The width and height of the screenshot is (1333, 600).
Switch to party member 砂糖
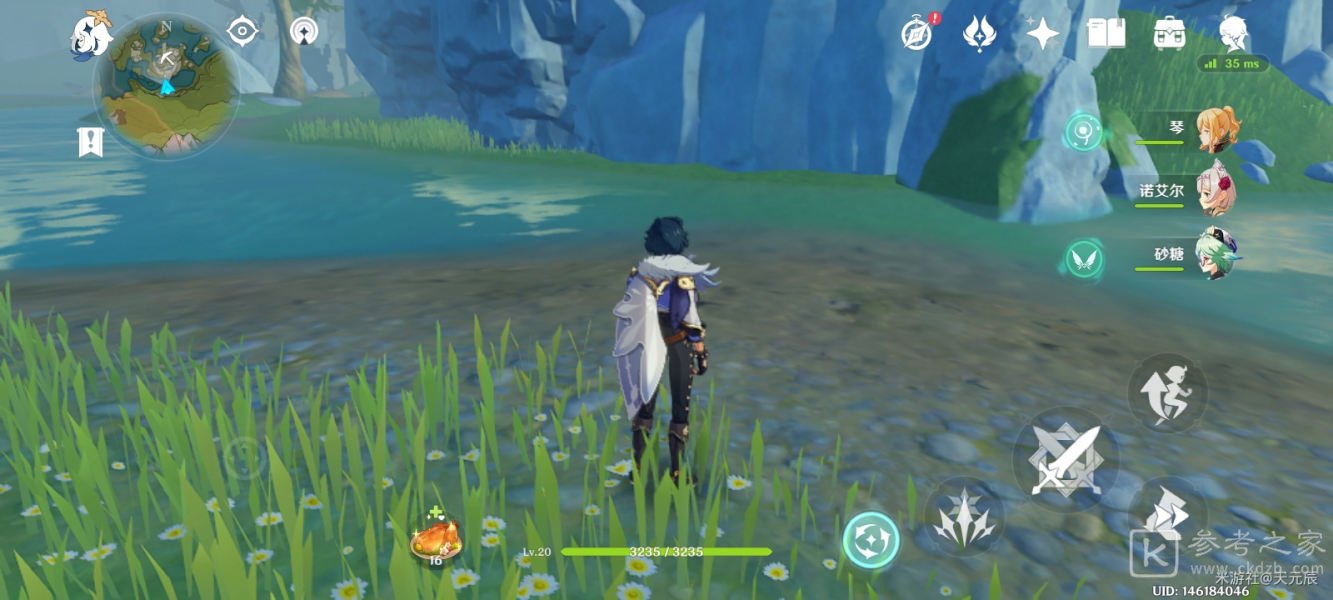click(1216, 254)
